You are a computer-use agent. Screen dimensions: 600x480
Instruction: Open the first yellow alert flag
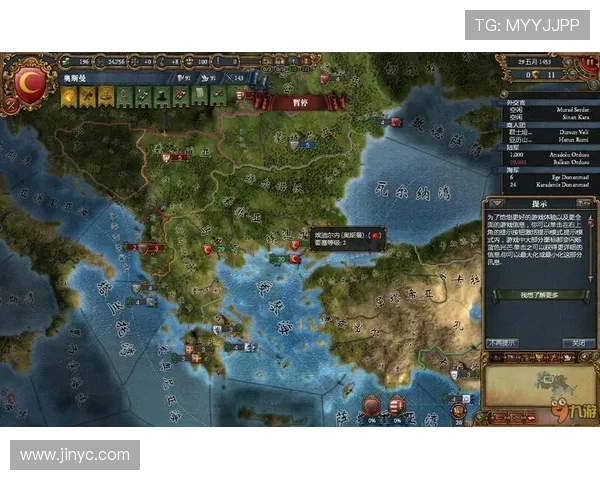[x=69, y=97]
